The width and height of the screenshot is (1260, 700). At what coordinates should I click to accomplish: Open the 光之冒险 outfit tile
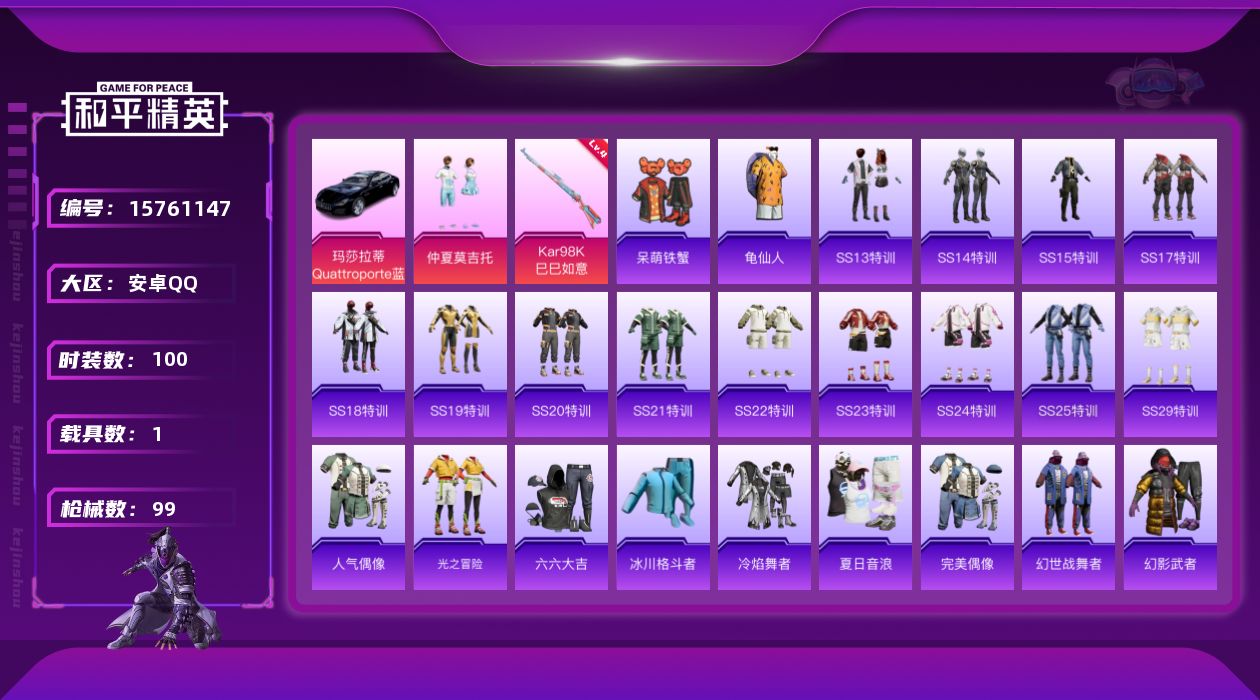[460, 517]
